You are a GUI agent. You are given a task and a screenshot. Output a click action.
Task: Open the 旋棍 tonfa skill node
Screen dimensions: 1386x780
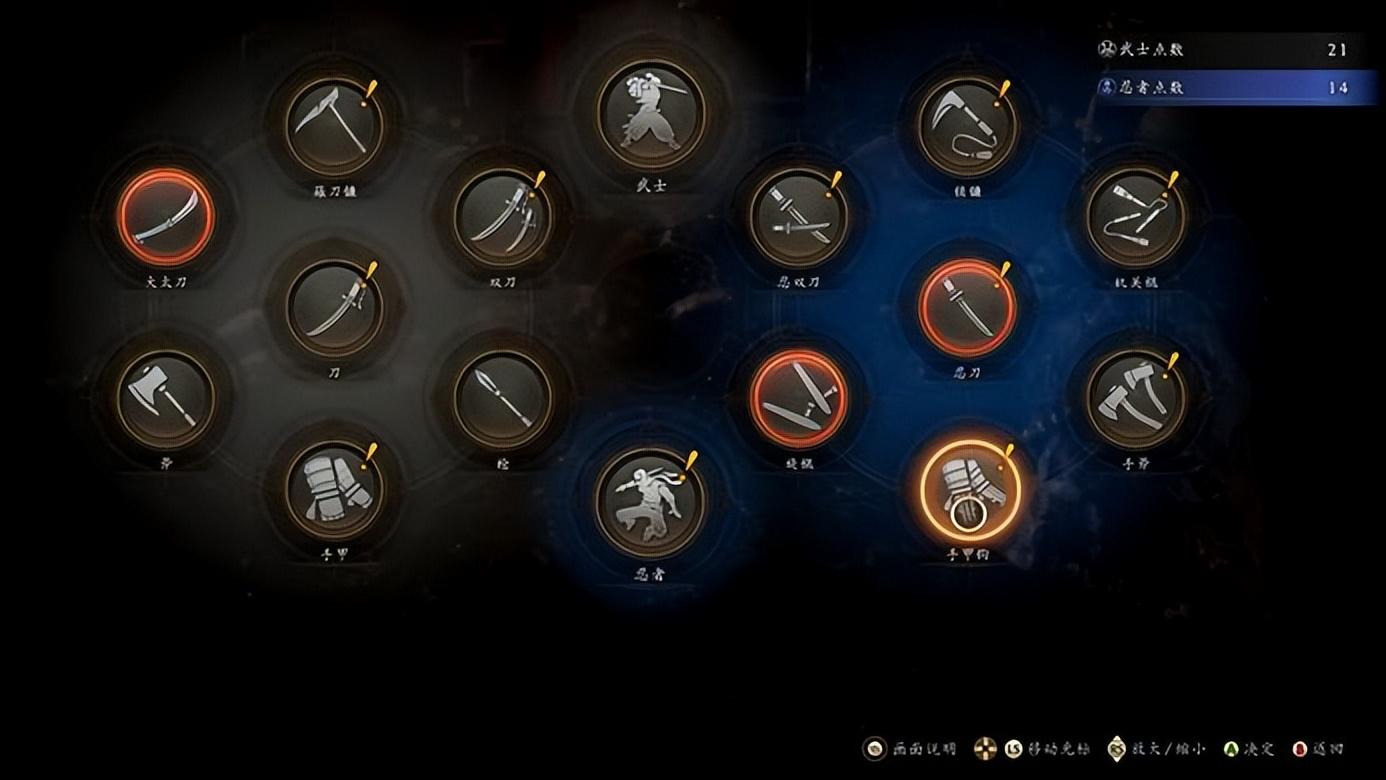[798, 398]
